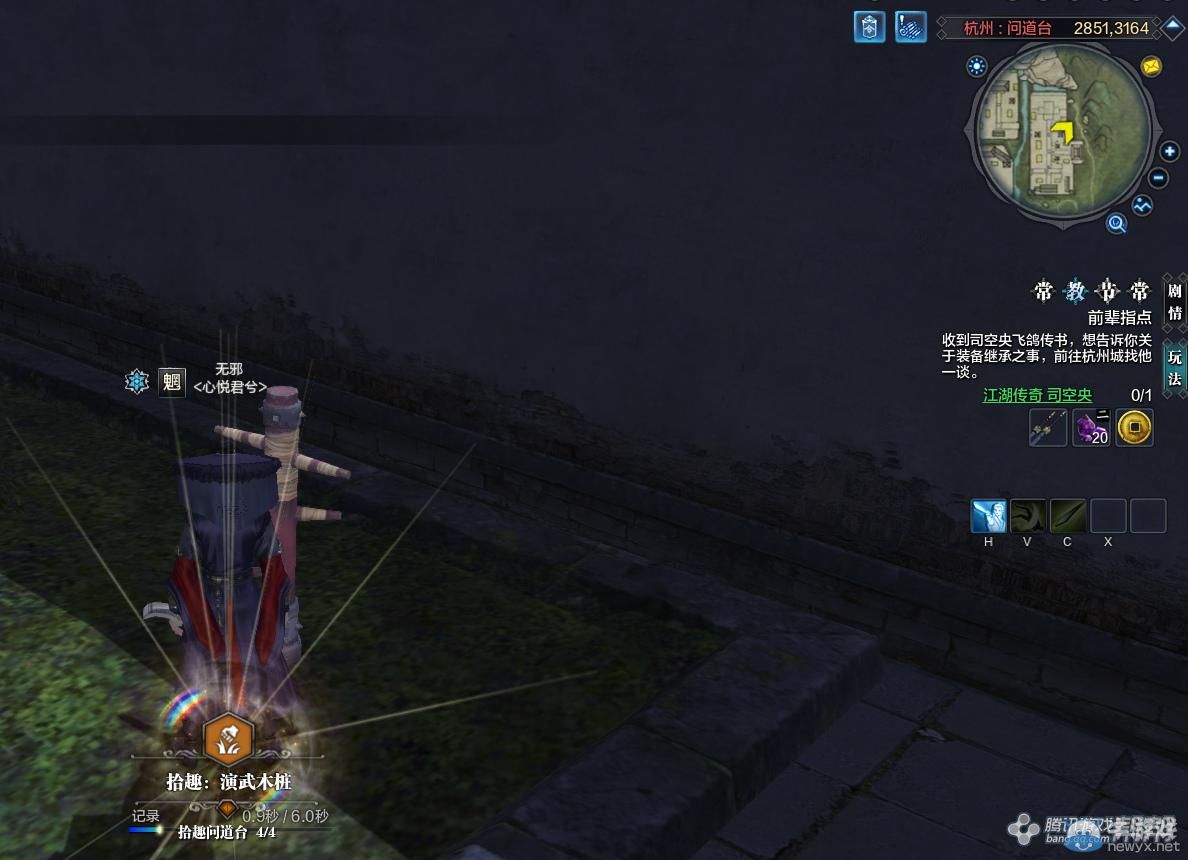The image size is (1188, 860).
Task: Zoom out the minimap with minus button
Action: coord(1158,179)
